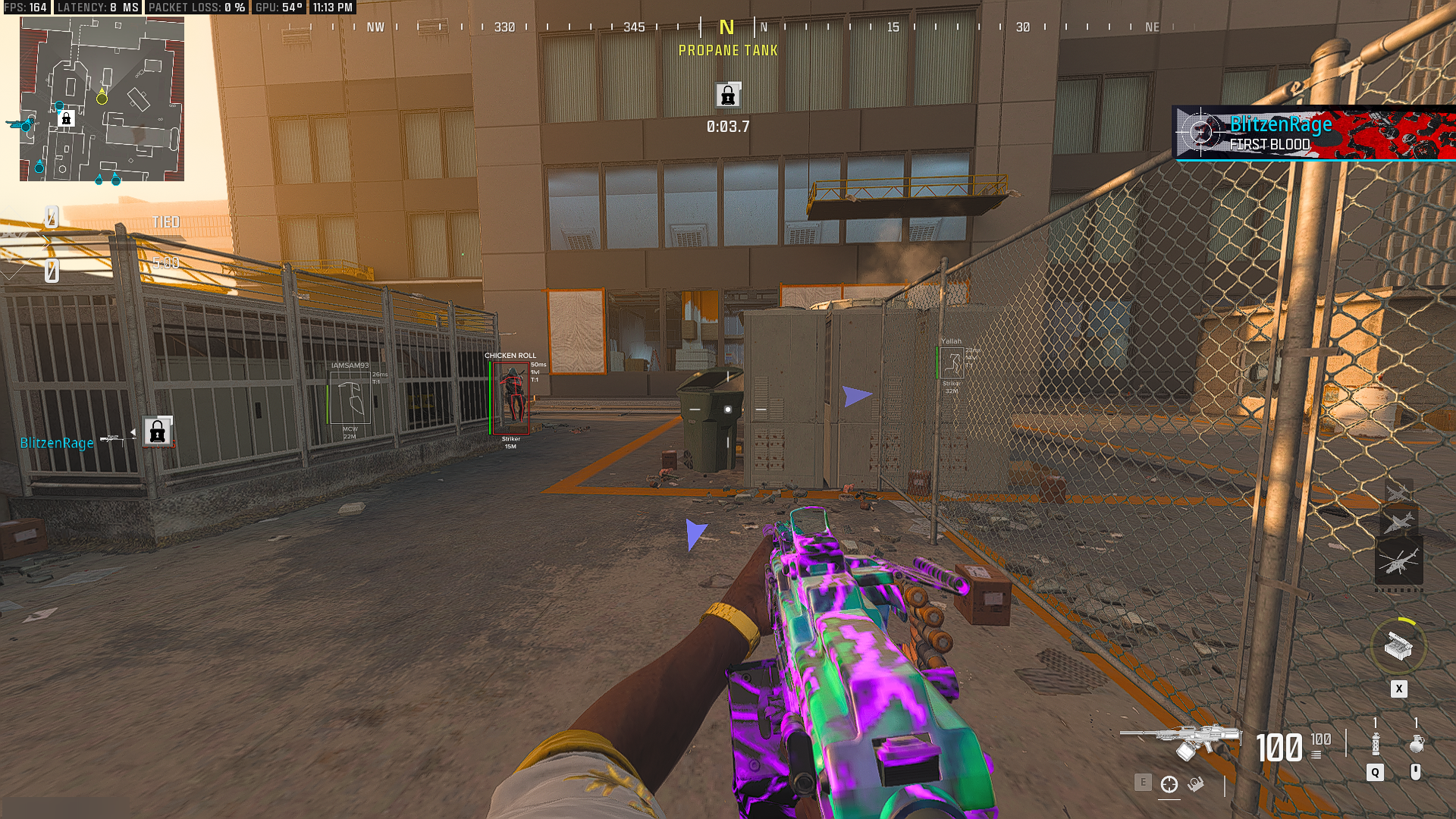Click the white lock marker on minimap
Image resolution: width=1456 pixels, height=819 pixels.
tap(66, 119)
